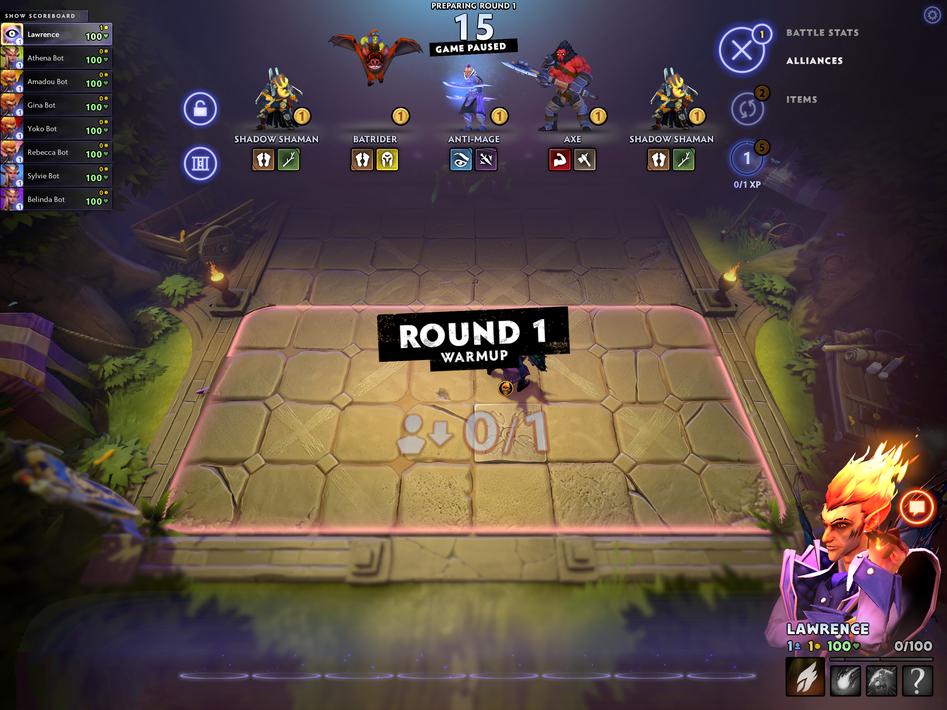The height and width of the screenshot is (710, 947).
Task: Click the pillar icon button below the lock
Action: (x=200, y=163)
